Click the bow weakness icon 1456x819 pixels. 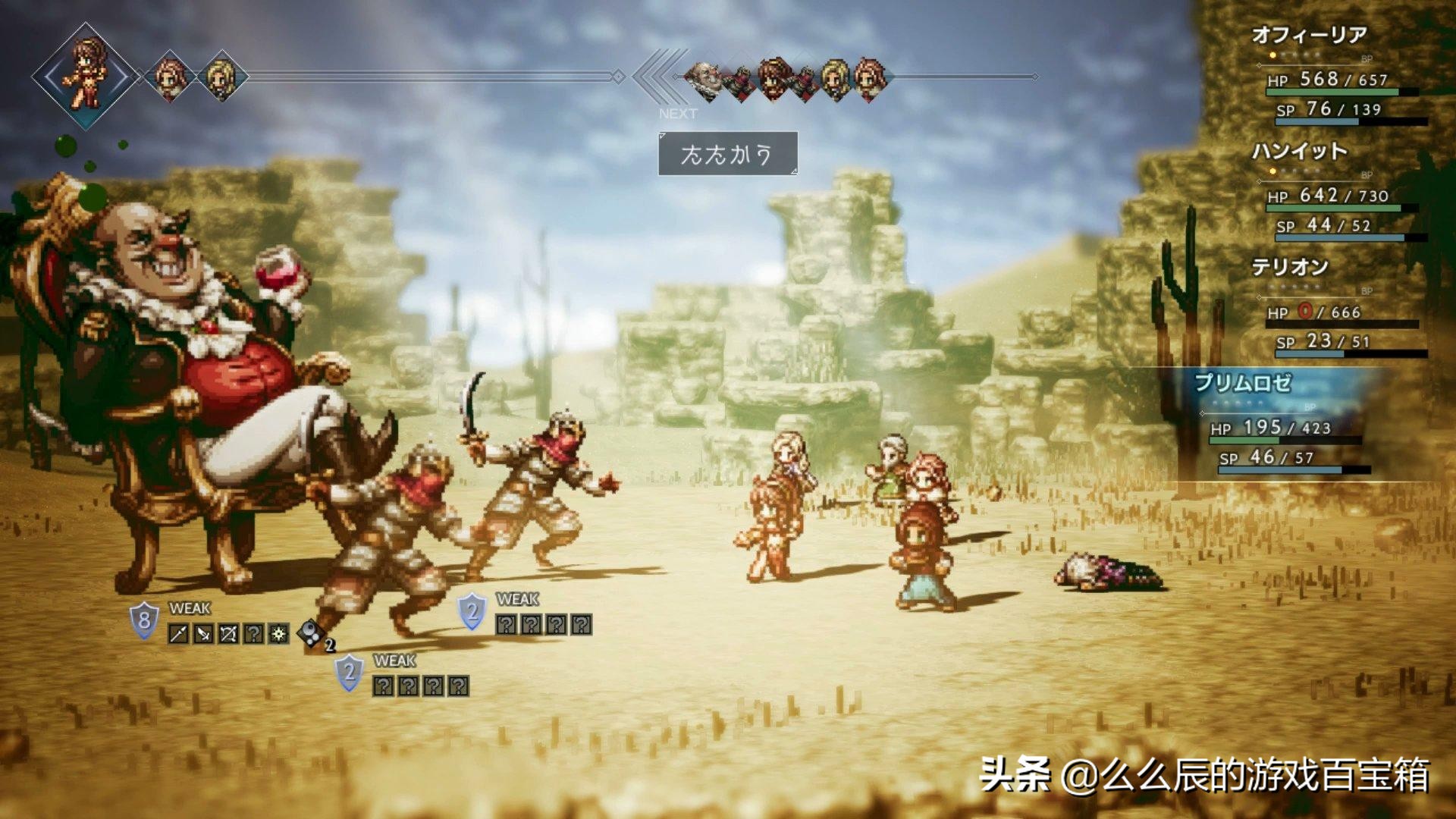click(x=228, y=634)
